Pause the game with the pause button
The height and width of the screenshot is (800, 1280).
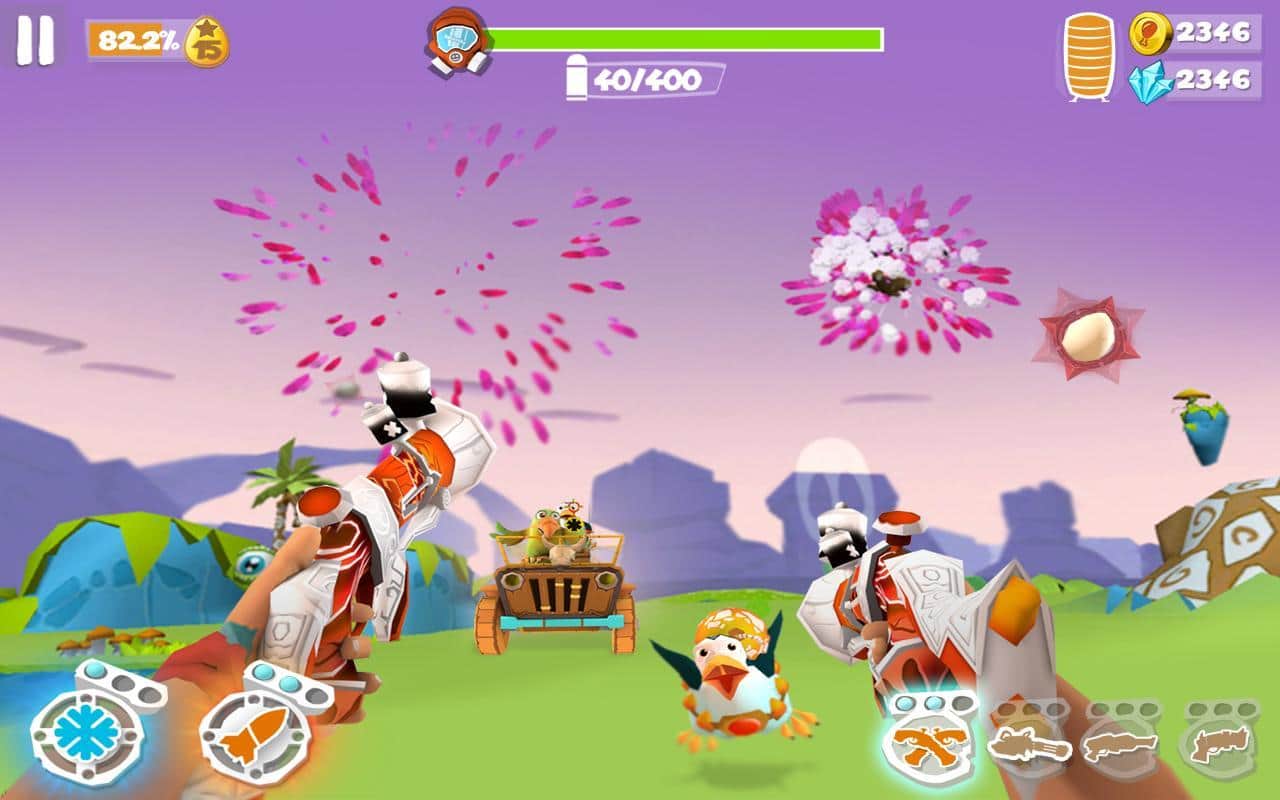pyautogui.click(x=35, y=42)
